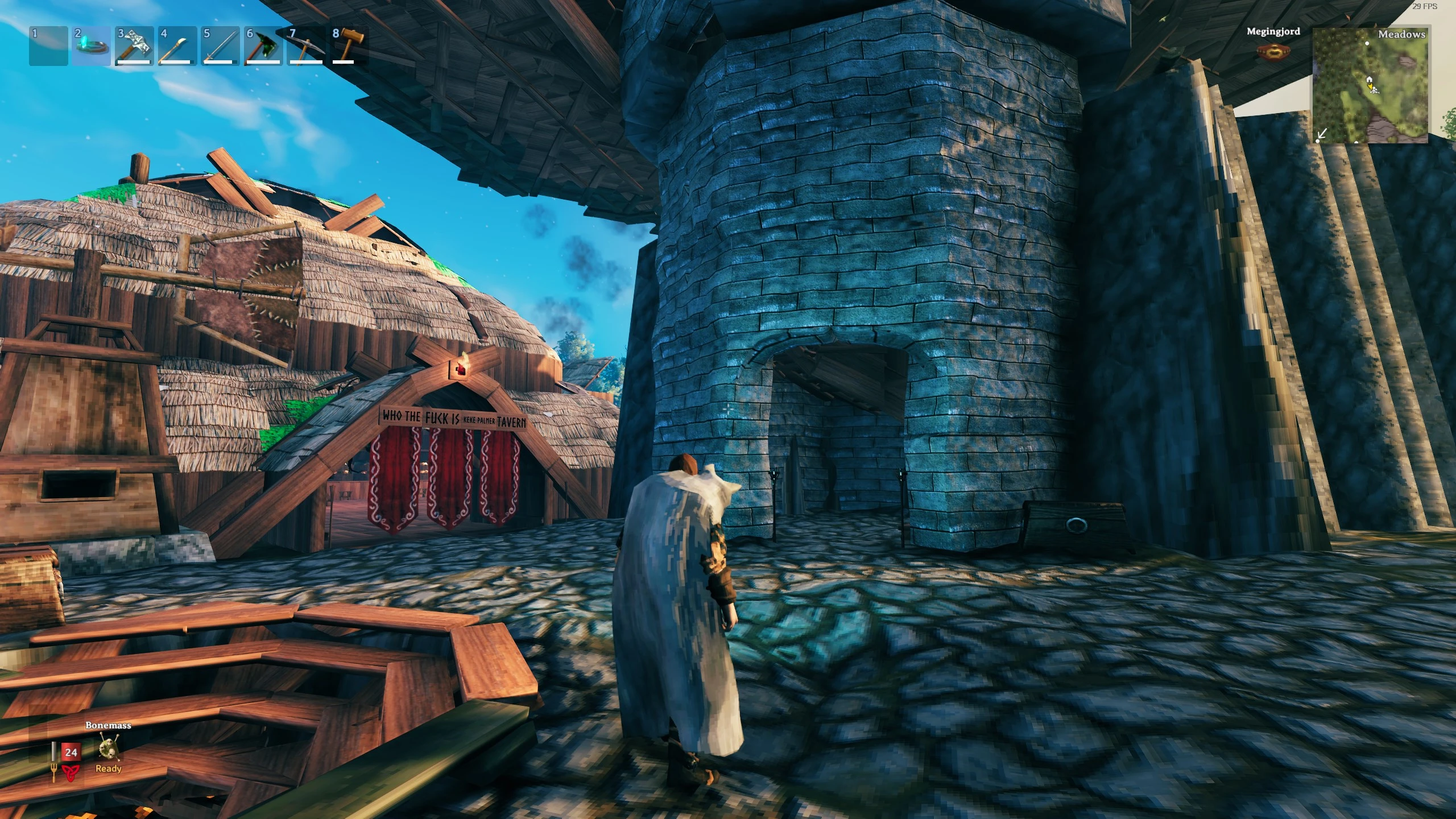Click the fork food status icon
This screenshot has height=819, width=1456.
pyautogui.click(x=54, y=772)
